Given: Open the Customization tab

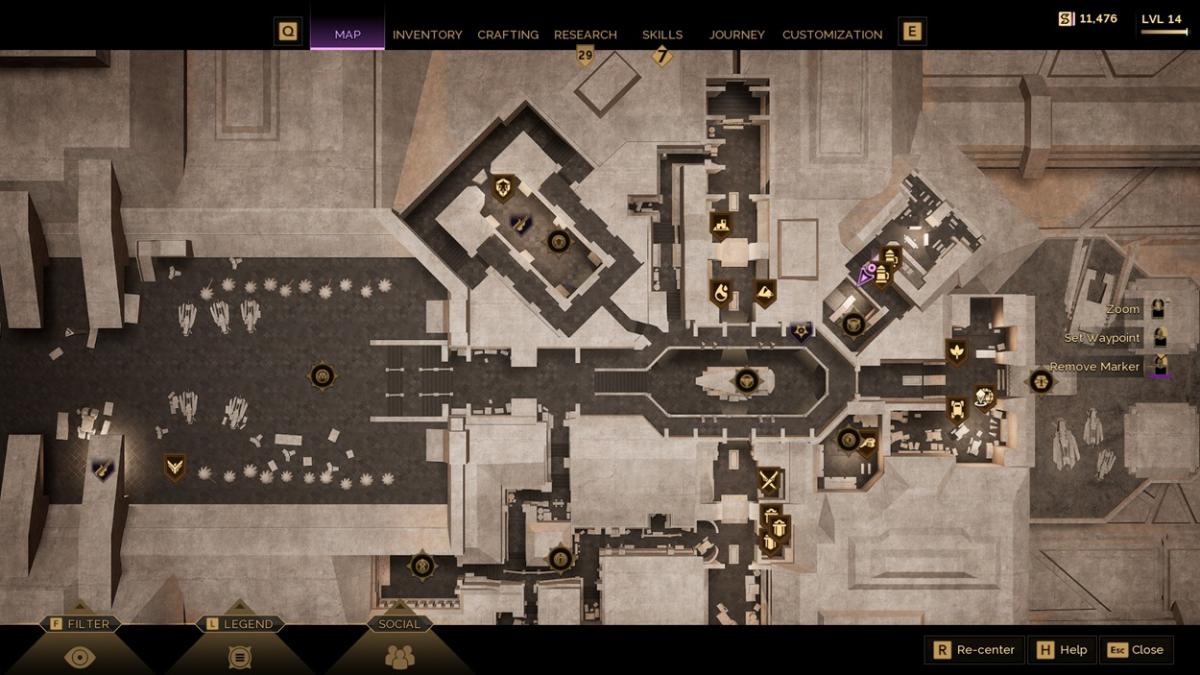Looking at the screenshot, I should coord(832,34).
